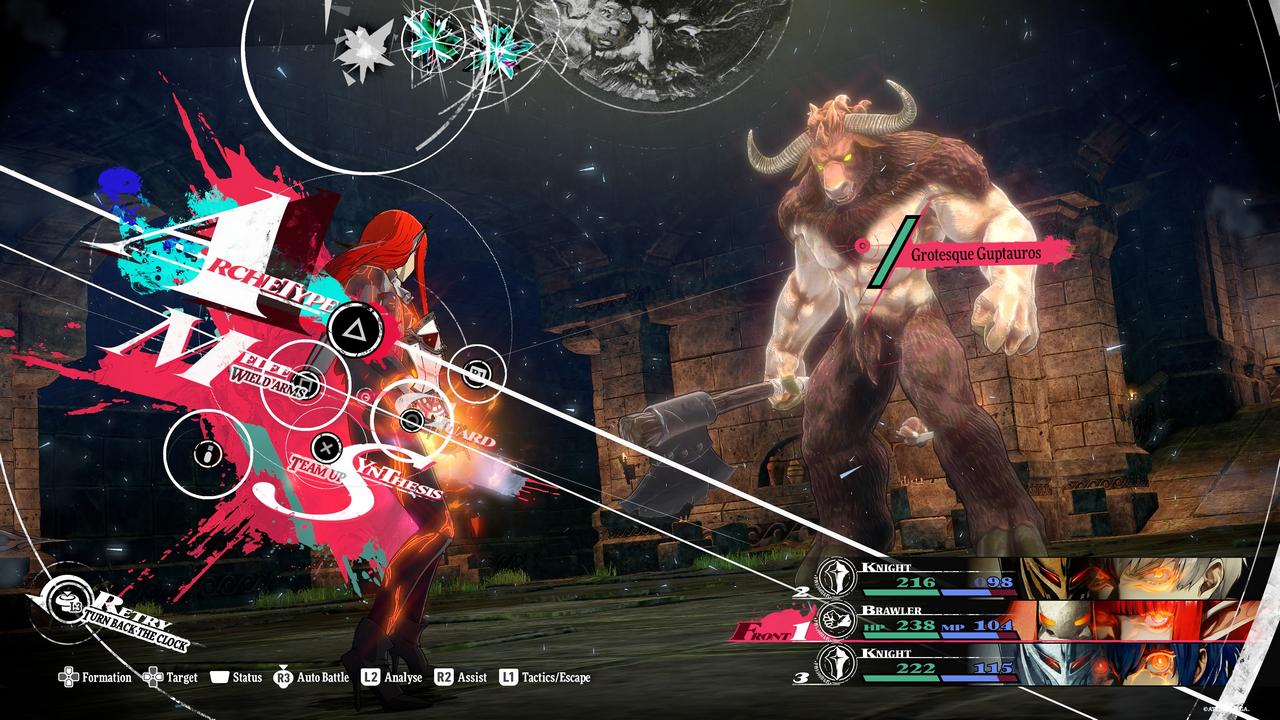Toggle Auto Battle
1280x720 pixels.
[x=311, y=677]
